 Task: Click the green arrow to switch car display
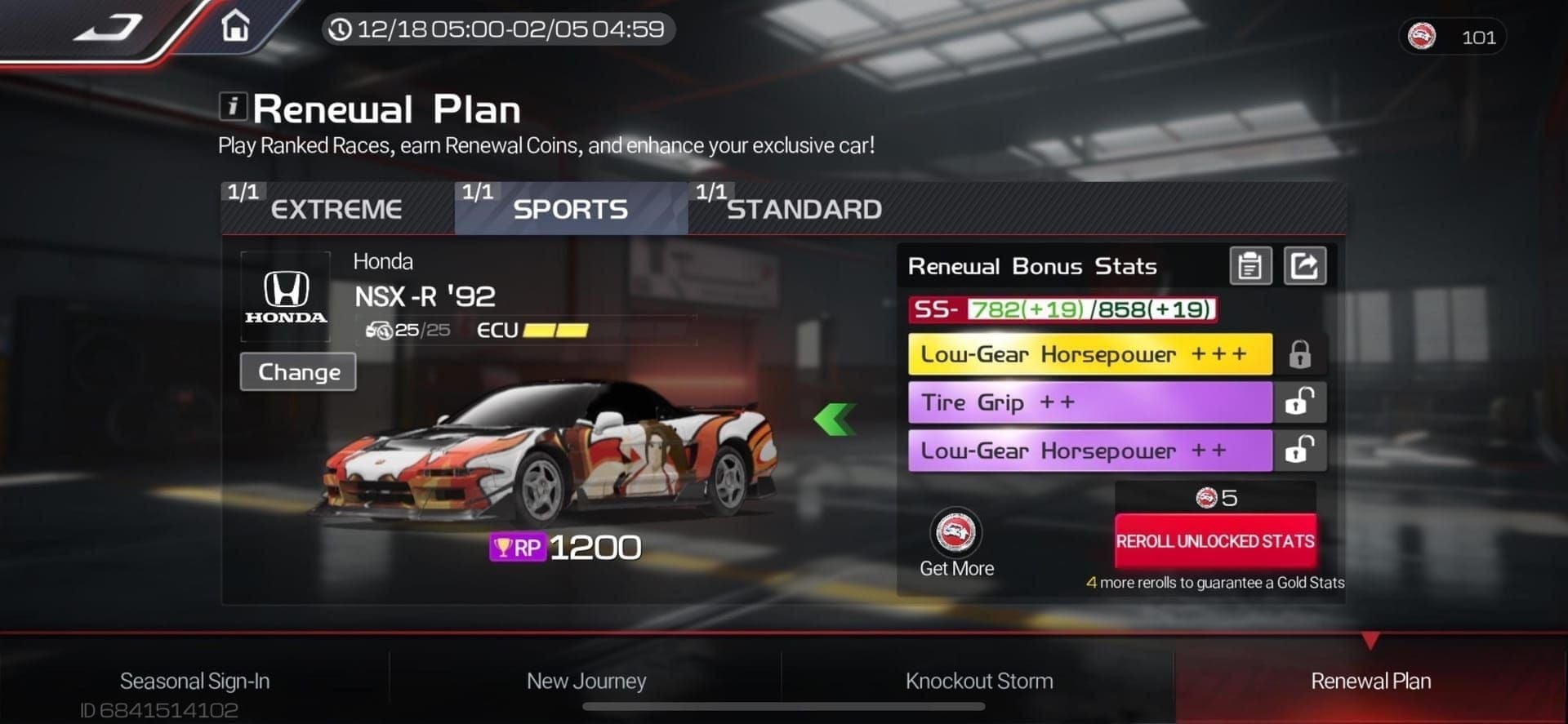835,420
